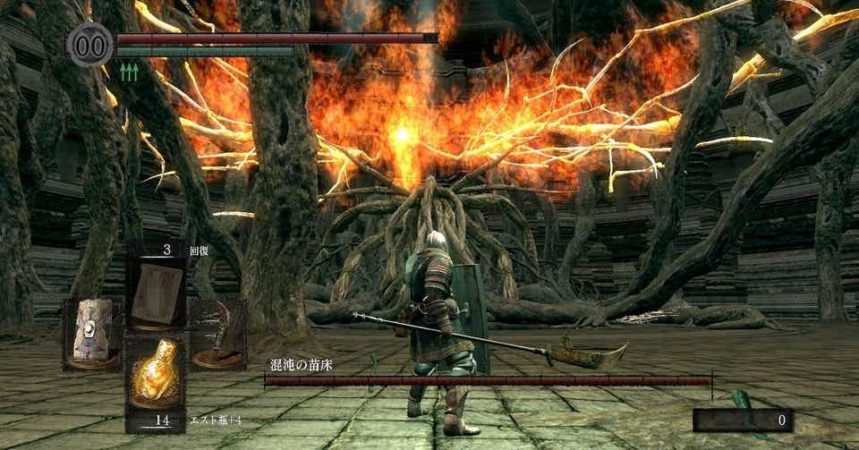Click the green arrows status effect icon
The height and width of the screenshot is (450, 859).
click(127, 71)
